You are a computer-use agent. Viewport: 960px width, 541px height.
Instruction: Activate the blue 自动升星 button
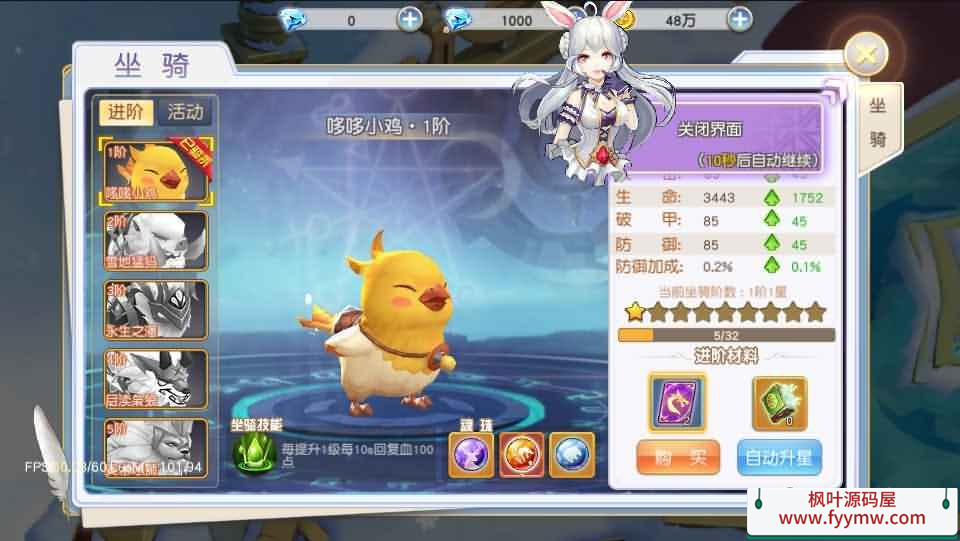point(779,459)
